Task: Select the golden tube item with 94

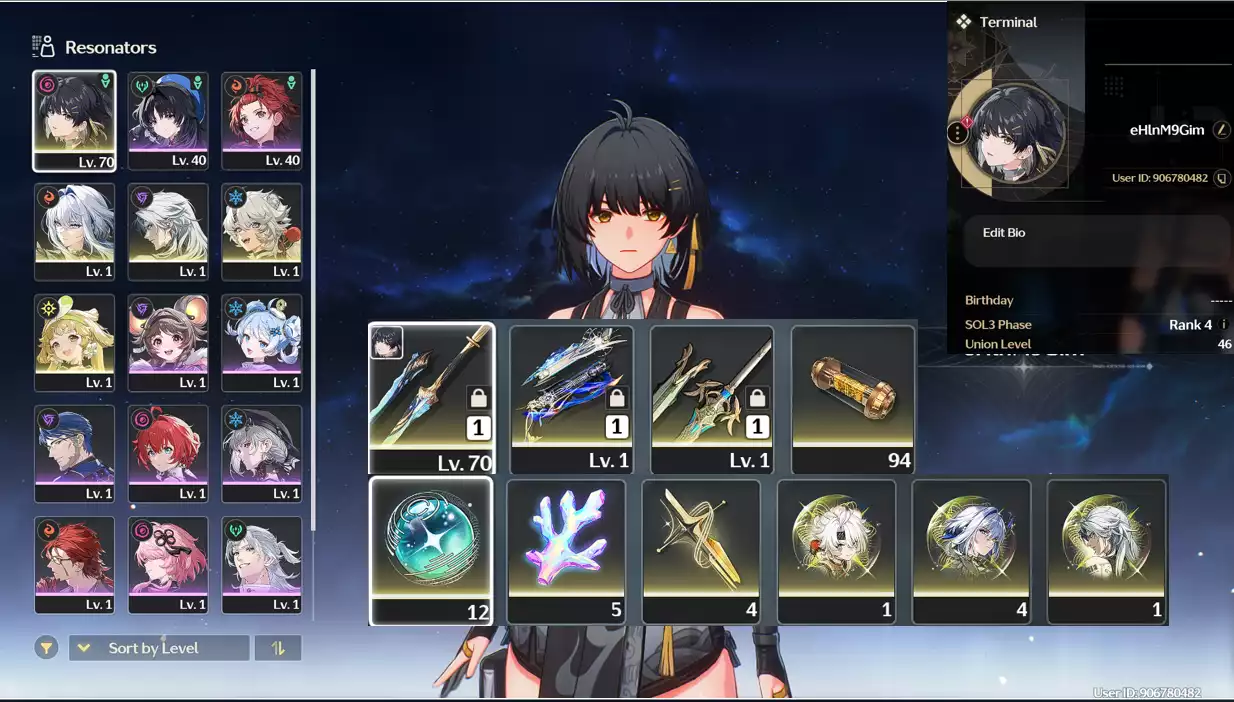Action: click(853, 398)
